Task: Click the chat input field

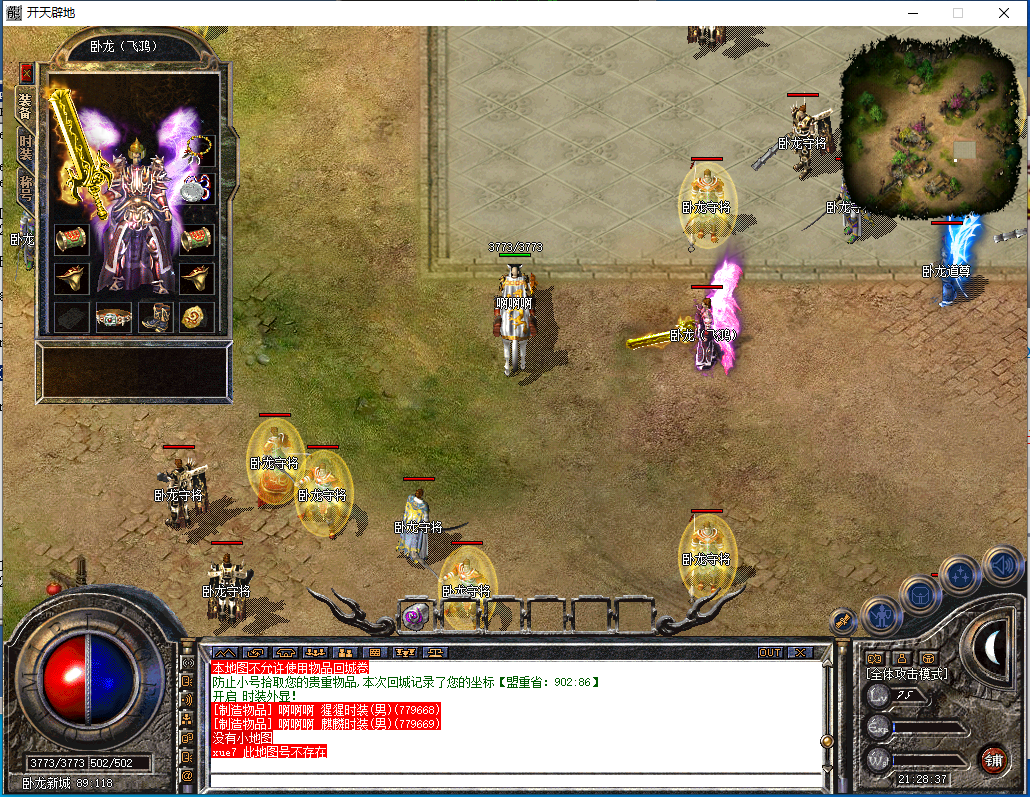Action: click(x=515, y=779)
